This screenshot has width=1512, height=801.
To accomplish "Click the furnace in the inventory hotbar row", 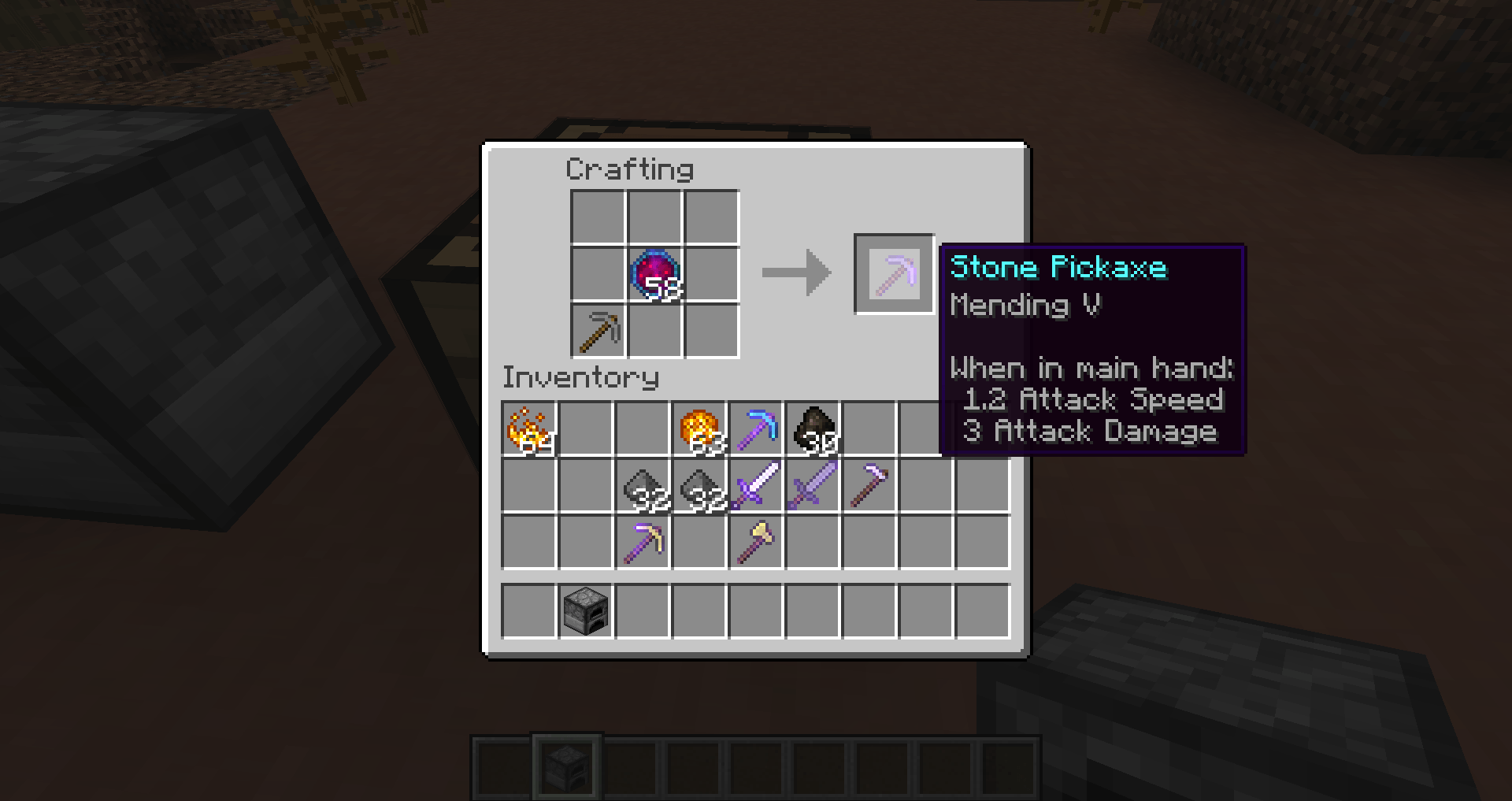I will [x=586, y=610].
